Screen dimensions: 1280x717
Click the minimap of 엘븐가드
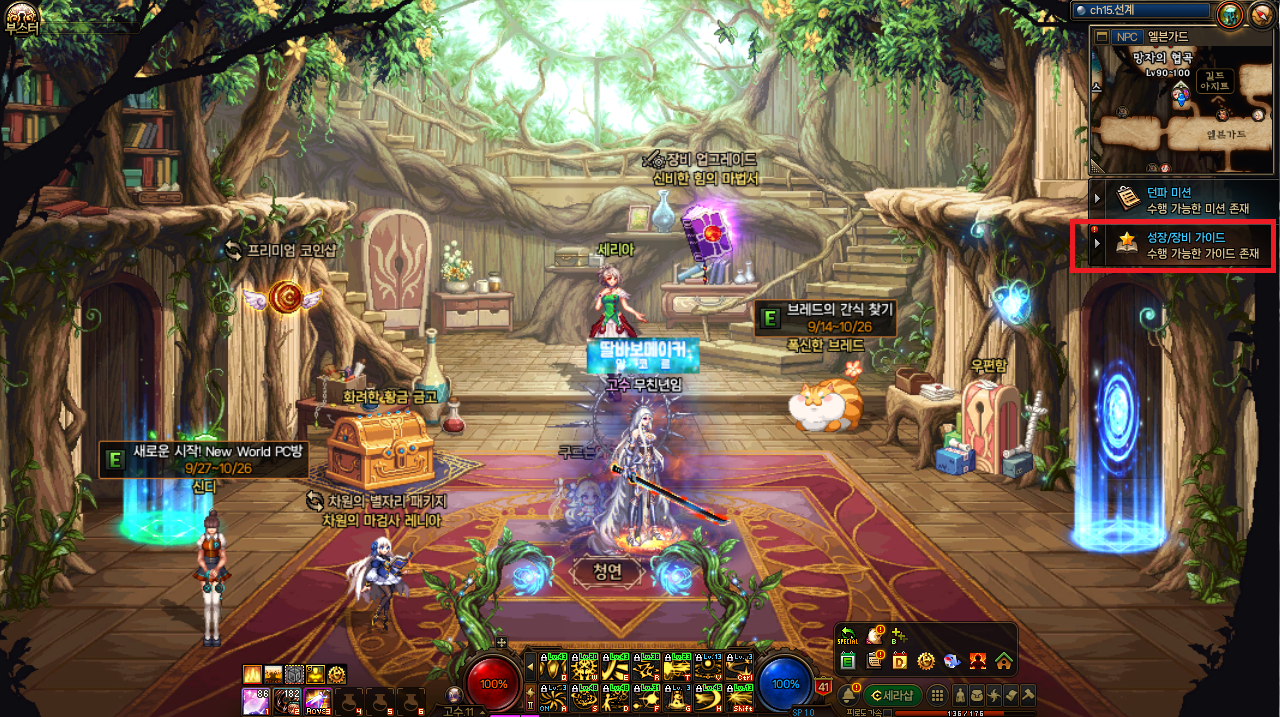pyautogui.click(x=1183, y=112)
